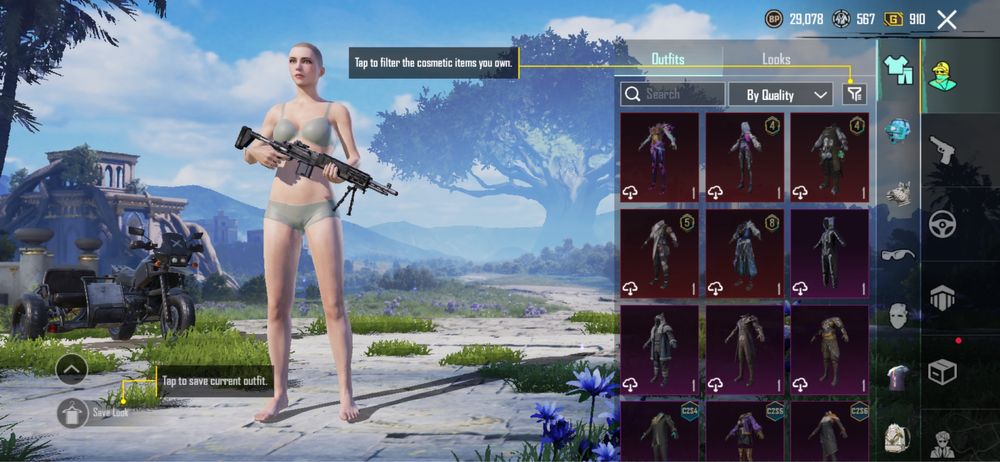The image size is (1000, 462).
Task: Select the all-black bodysuit outfit
Action: (x=830, y=253)
